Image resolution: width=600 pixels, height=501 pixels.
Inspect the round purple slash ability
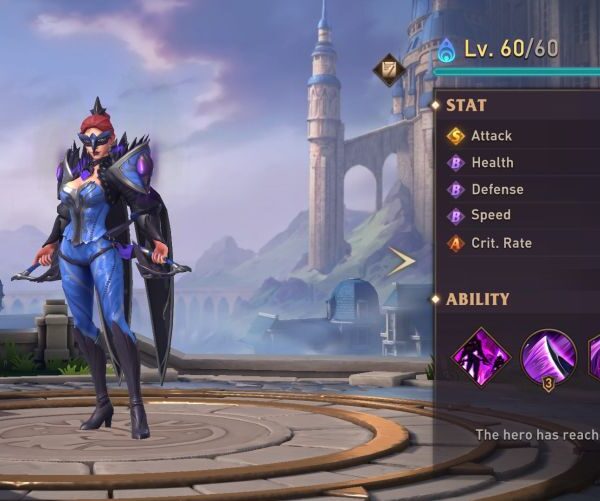548,357
